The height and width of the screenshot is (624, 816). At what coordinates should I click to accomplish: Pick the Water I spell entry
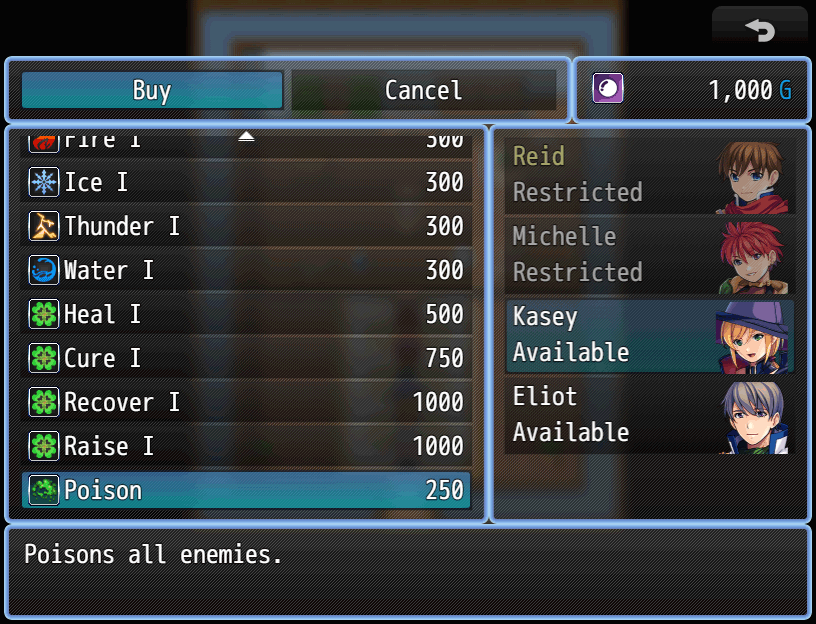pyautogui.click(x=246, y=270)
